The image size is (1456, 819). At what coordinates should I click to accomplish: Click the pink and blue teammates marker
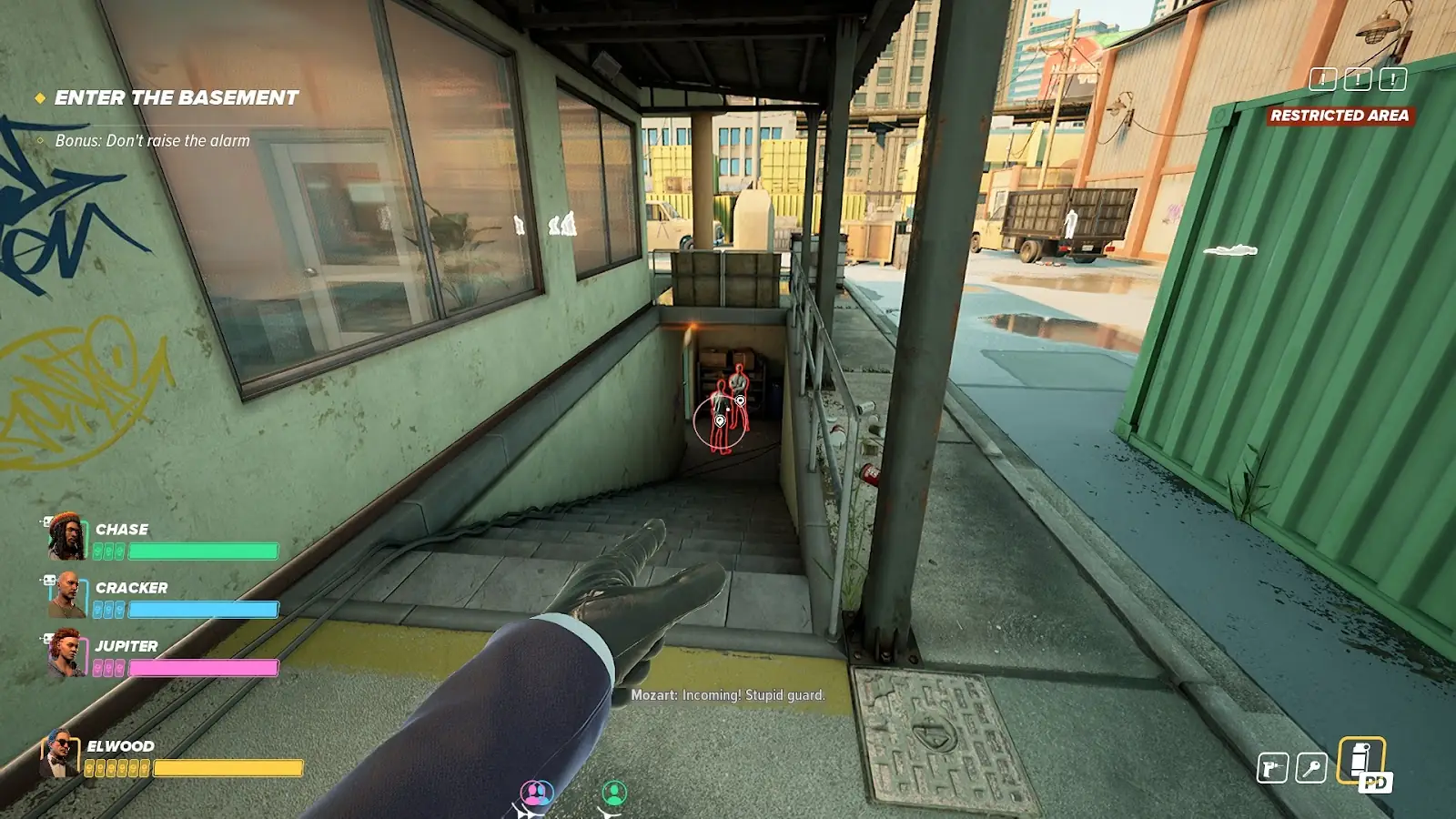(x=536, y=794)
